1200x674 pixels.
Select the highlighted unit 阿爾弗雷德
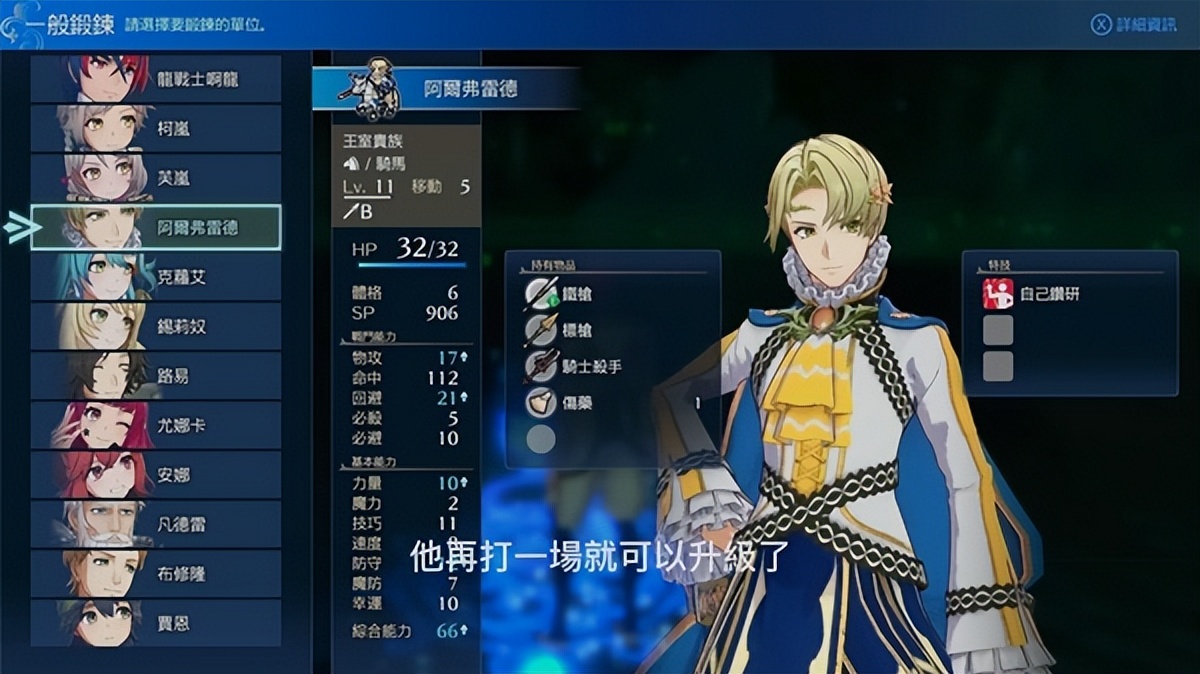155,228
